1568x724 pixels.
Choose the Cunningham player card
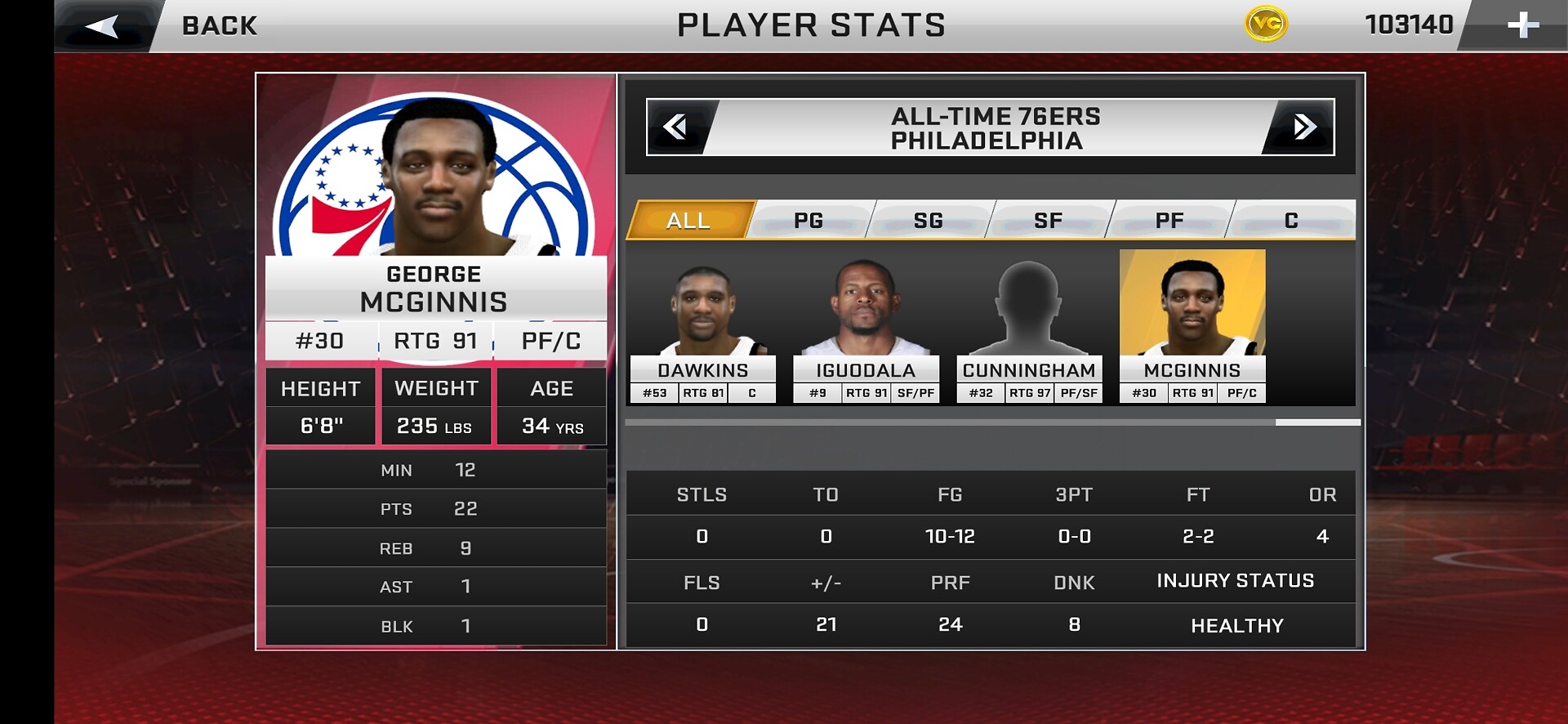(1029, 327)
